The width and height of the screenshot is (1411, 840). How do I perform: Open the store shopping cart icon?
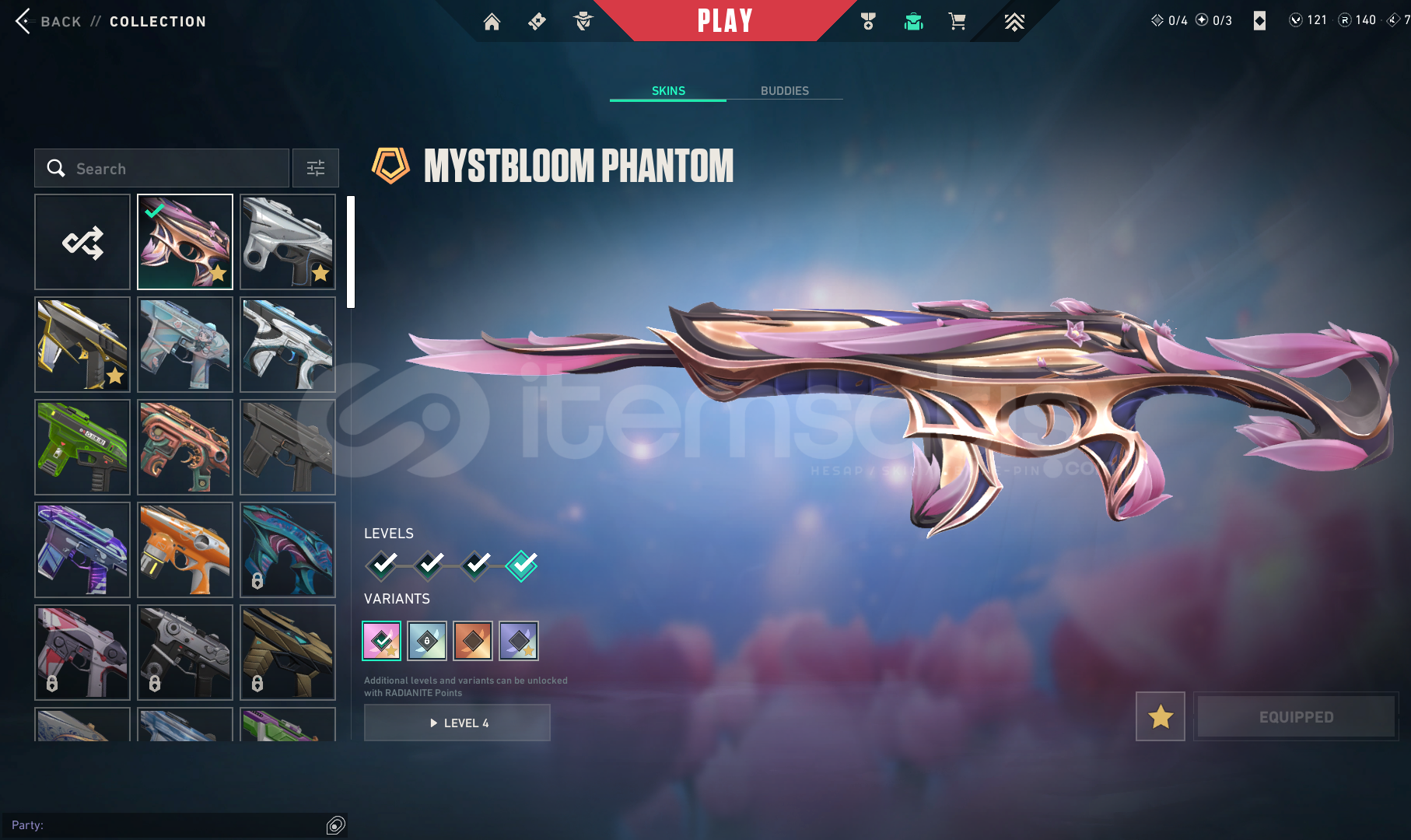957,22
